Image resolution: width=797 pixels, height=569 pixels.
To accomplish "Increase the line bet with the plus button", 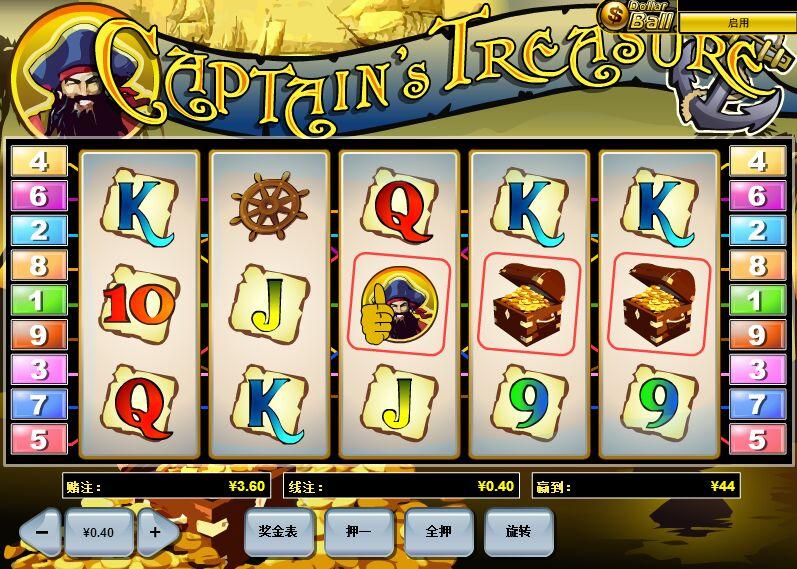I will 155,532.
